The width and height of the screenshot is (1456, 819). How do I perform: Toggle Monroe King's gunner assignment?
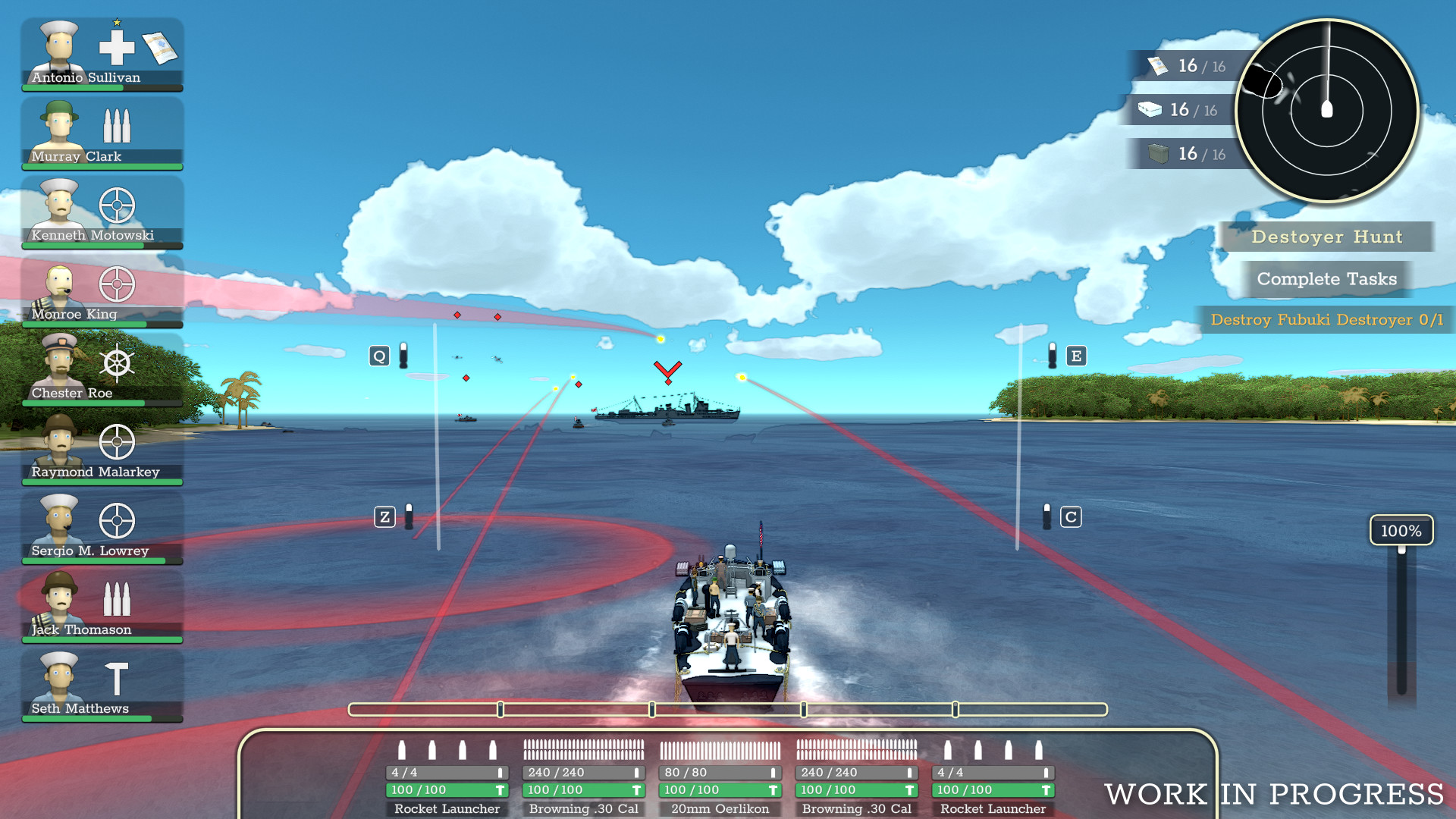(x=118, y=284)
